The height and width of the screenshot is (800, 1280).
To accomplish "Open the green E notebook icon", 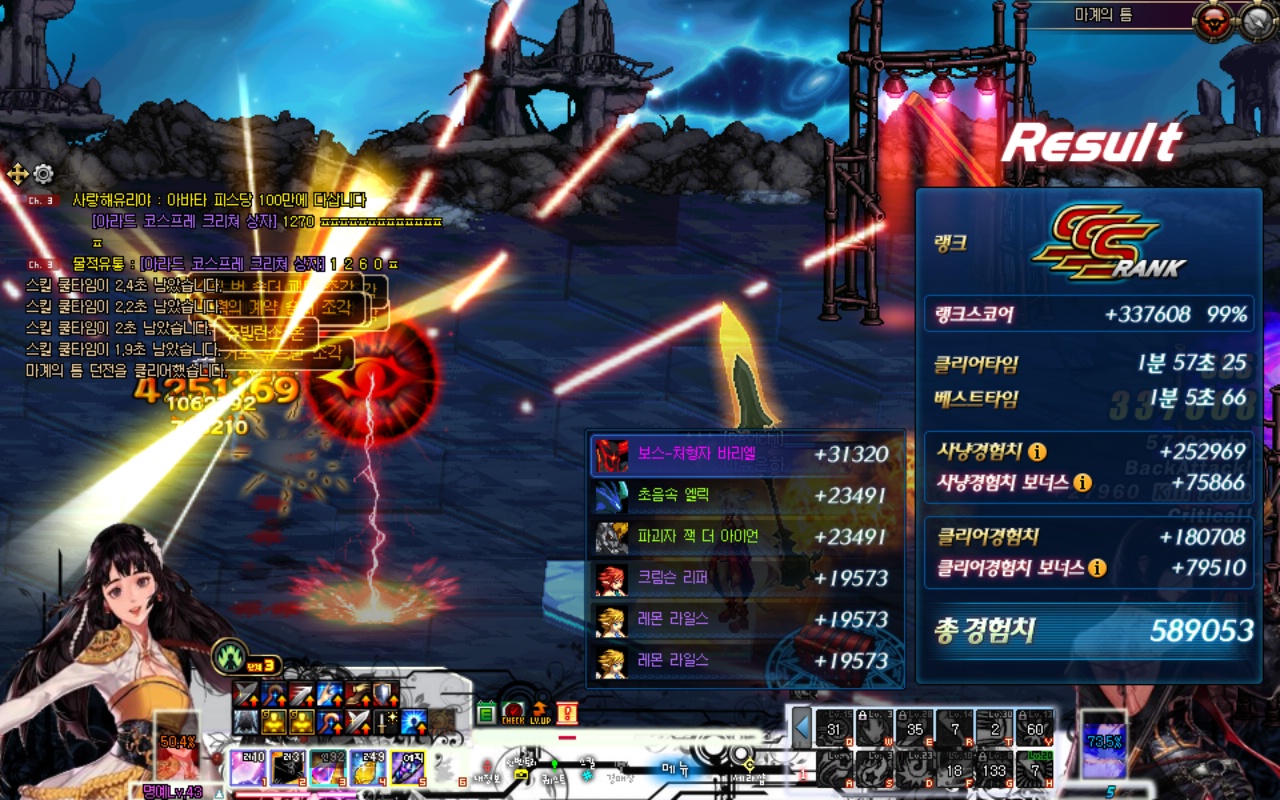I will pyautogui.click(x=486, y=713).
